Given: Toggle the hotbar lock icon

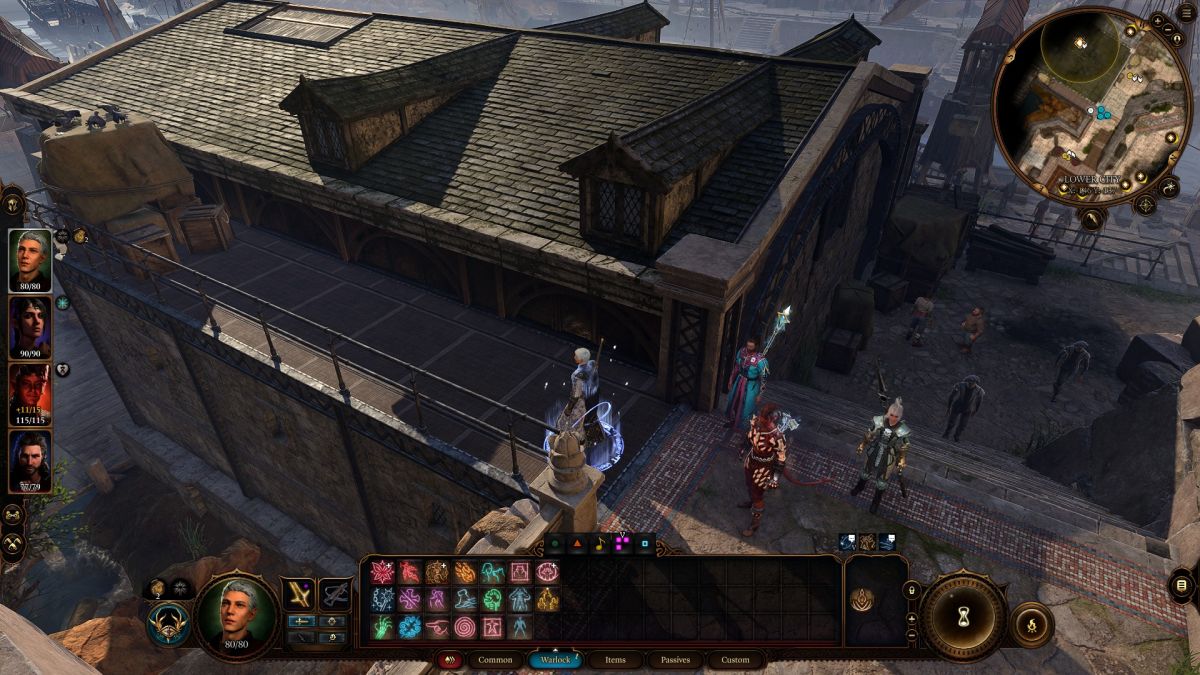Looking at the screenshot, I should point(912,591).
